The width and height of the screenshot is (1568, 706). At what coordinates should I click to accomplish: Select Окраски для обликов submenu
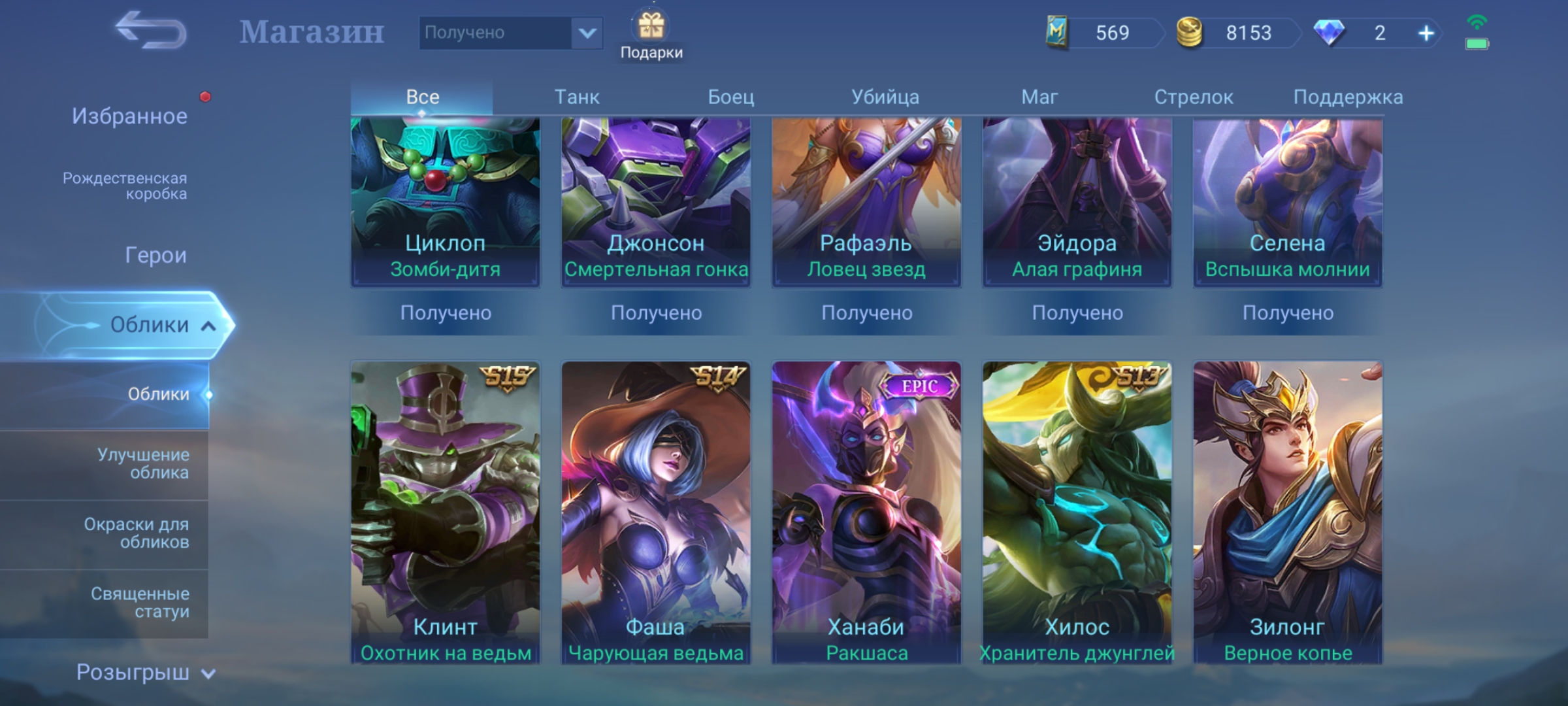coord(137,533)
